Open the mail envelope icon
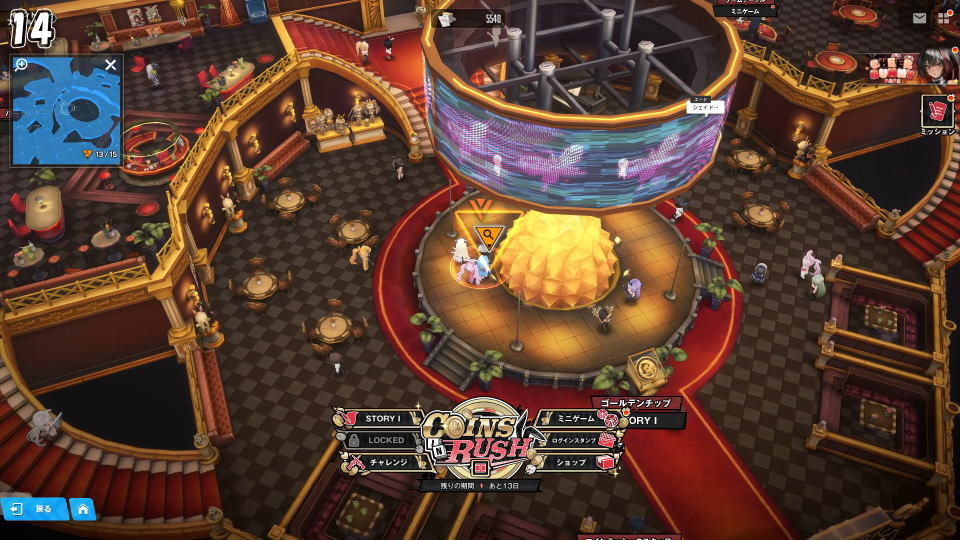 919,18
